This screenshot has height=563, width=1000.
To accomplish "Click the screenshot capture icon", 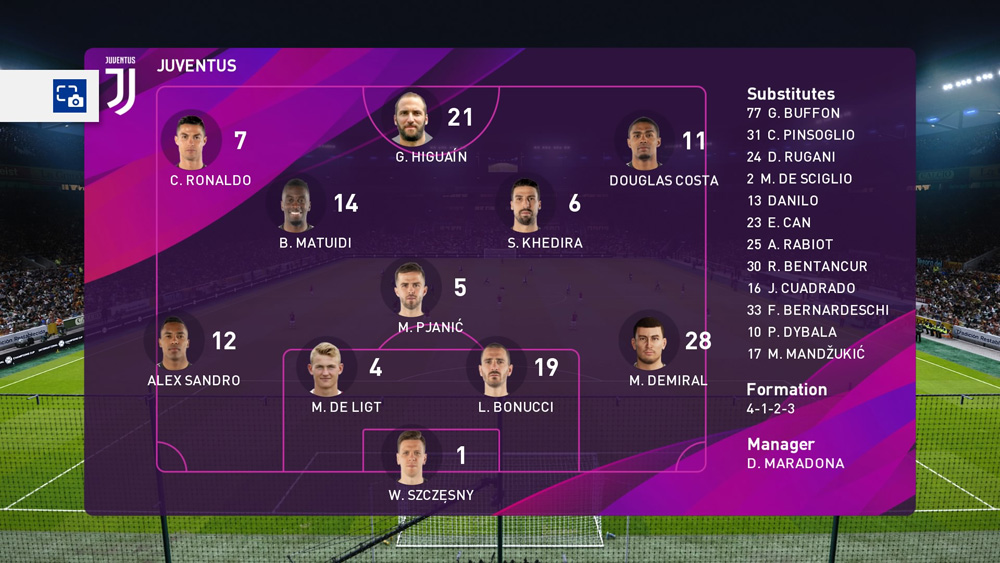I will [70, 96].
